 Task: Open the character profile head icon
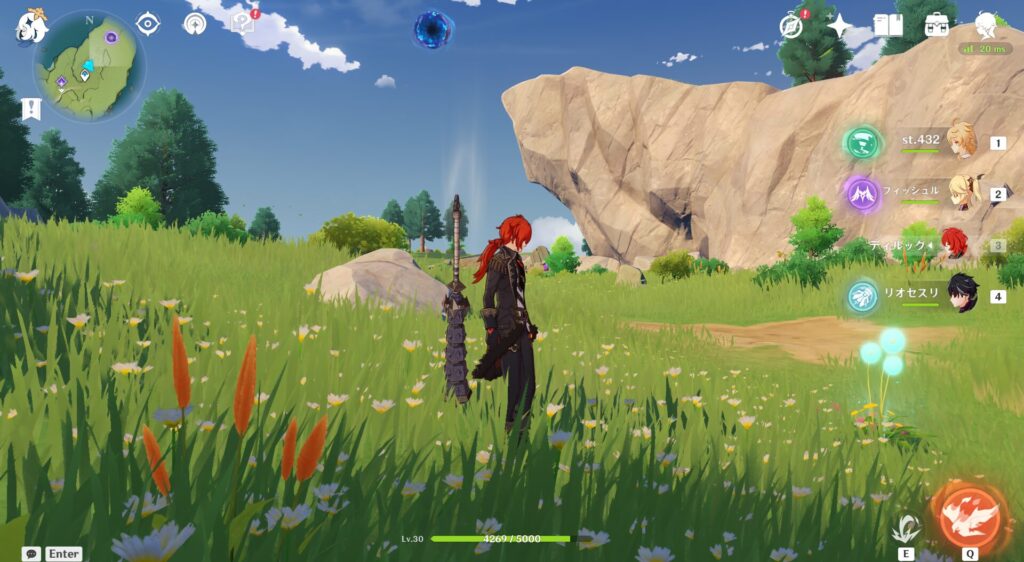point(986,24)
